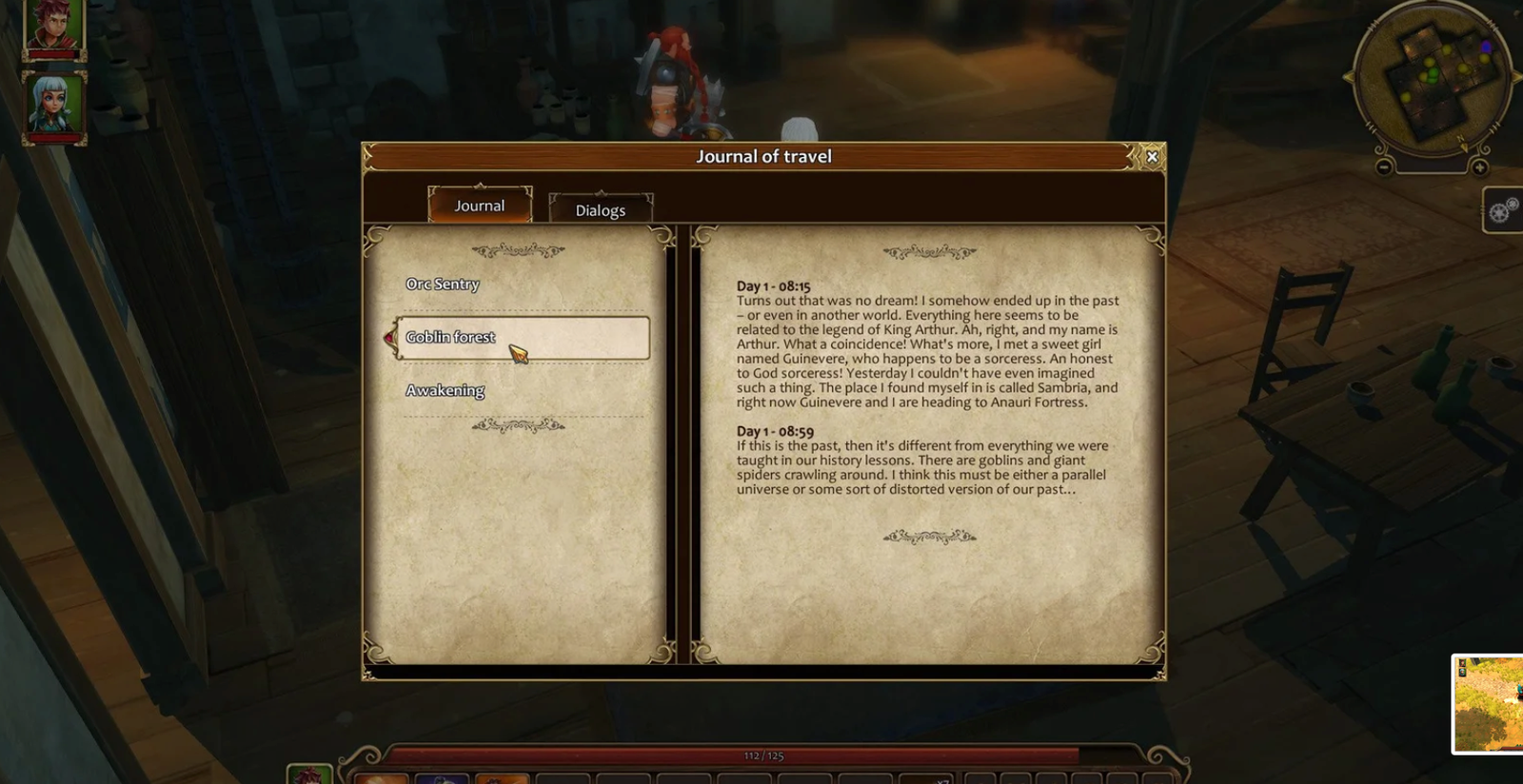The height and width of the screenshot is (784, 1523).
Task: Open the Orc Sentry journal entry
Action: [x=443, y=284]
